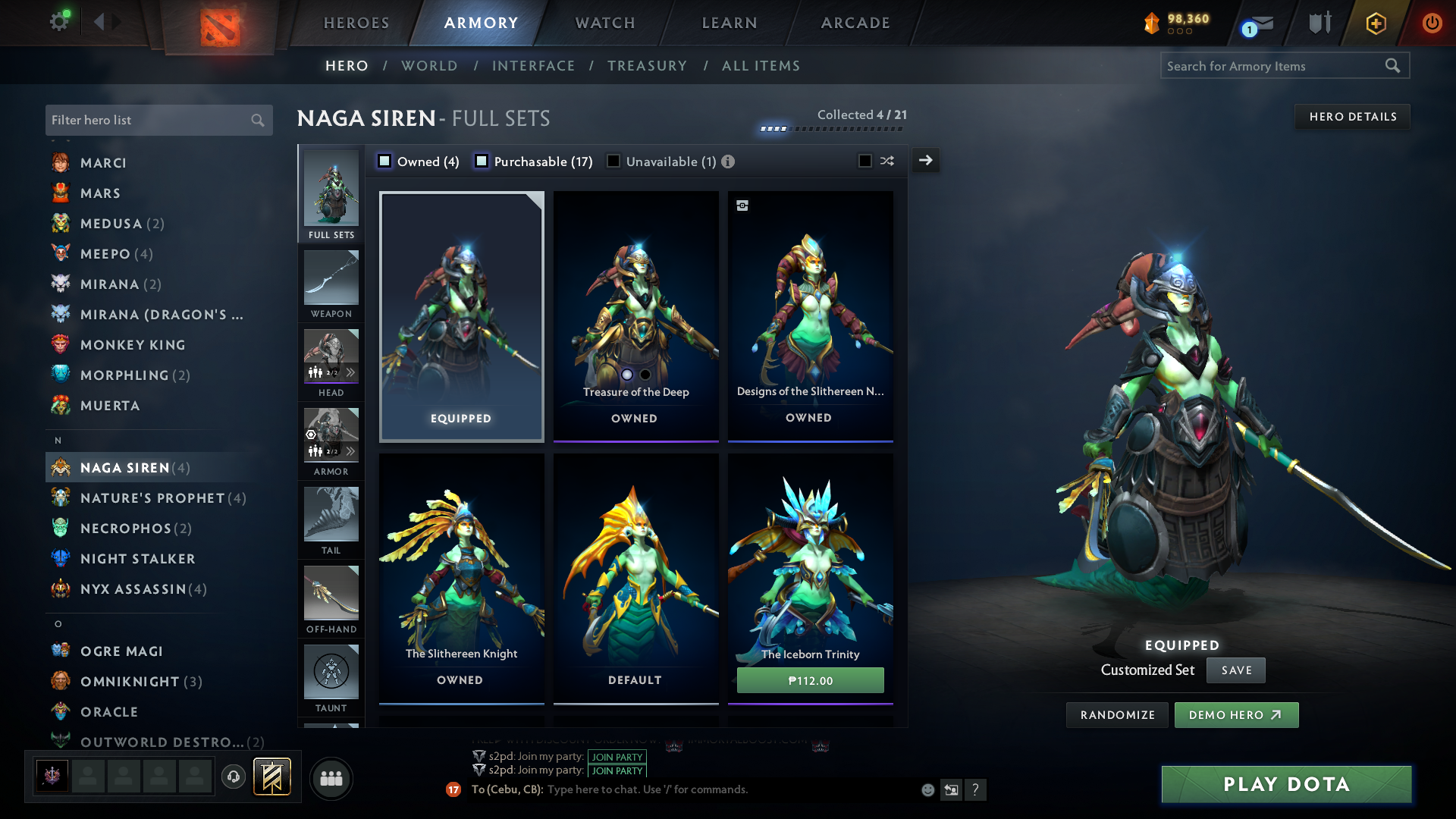Randomize Naga Siren's equipped items

[x=1117, y=715]
